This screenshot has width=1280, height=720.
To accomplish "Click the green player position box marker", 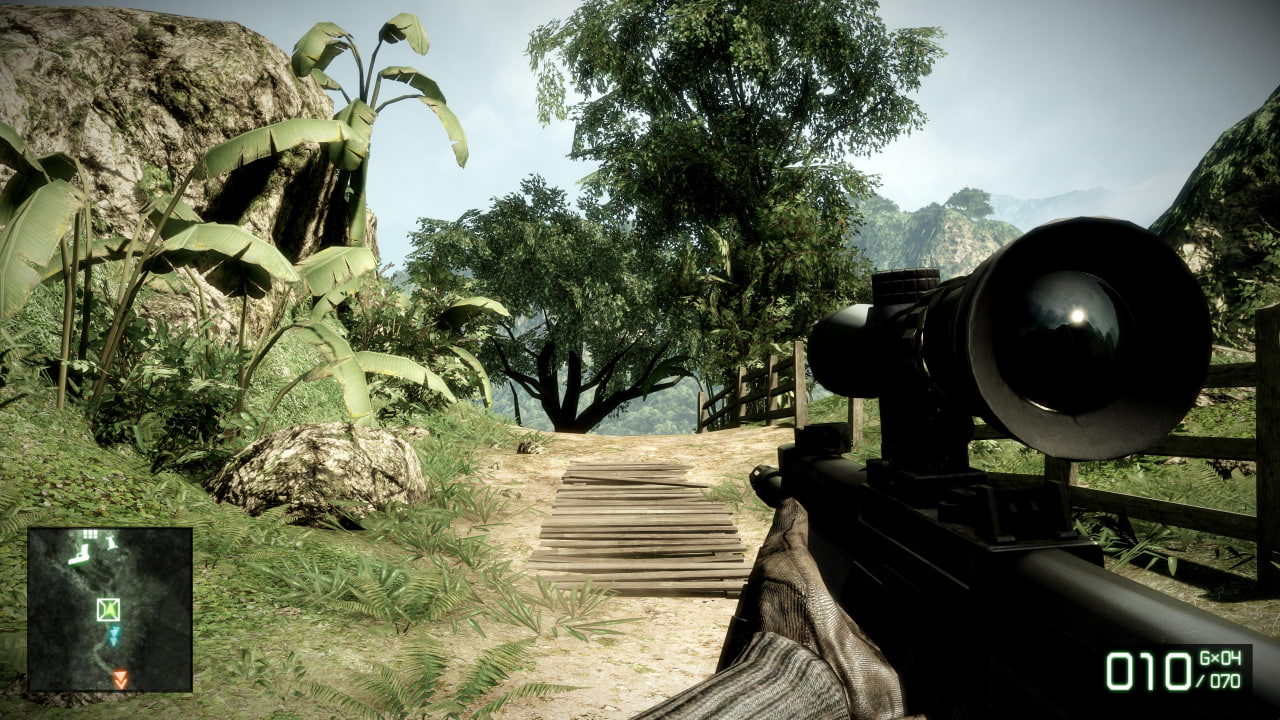I will tap(108, 608).
